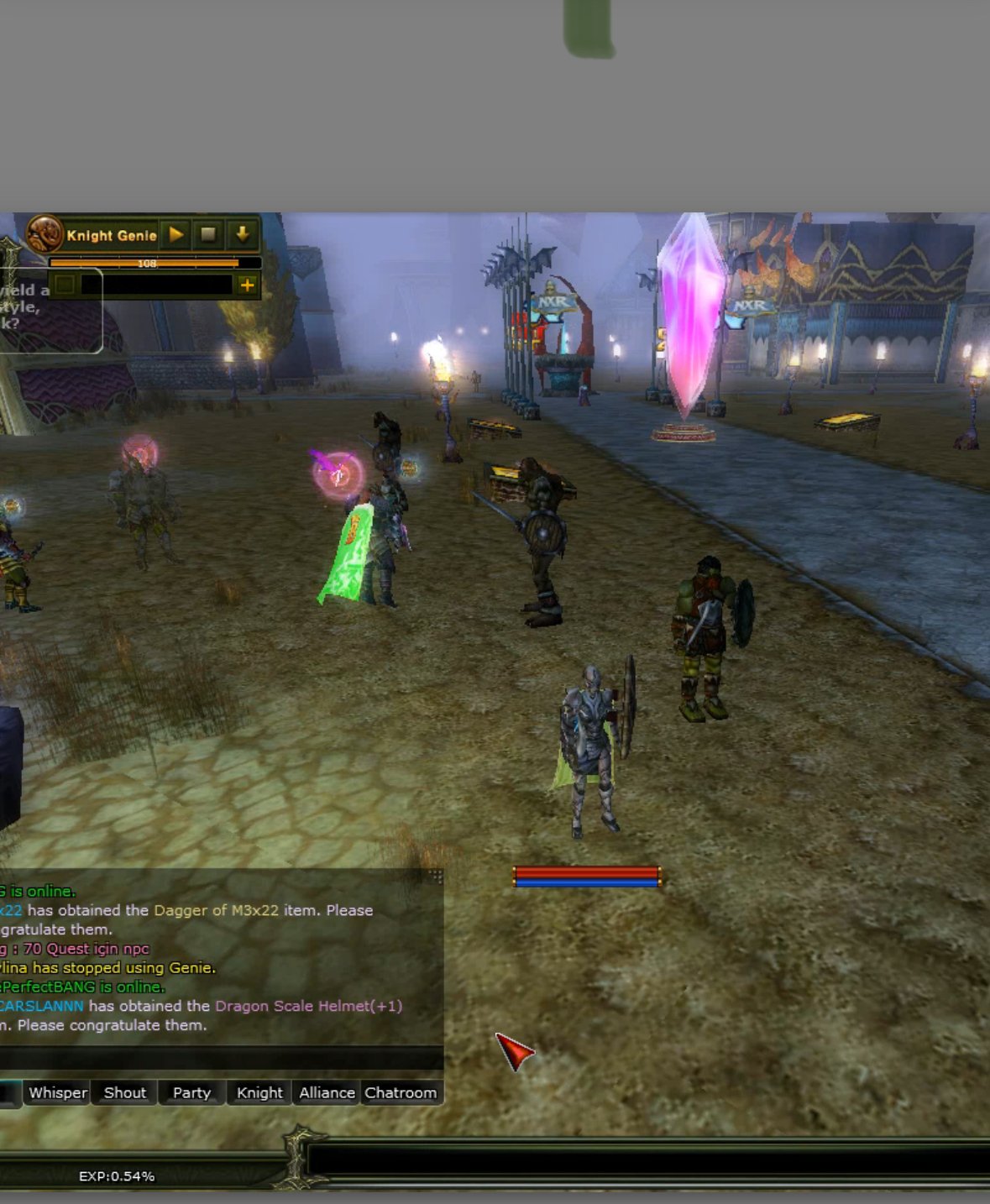Stop the Knight Genie with the square button
990x1204 pixels.
(x=209, y=235)
